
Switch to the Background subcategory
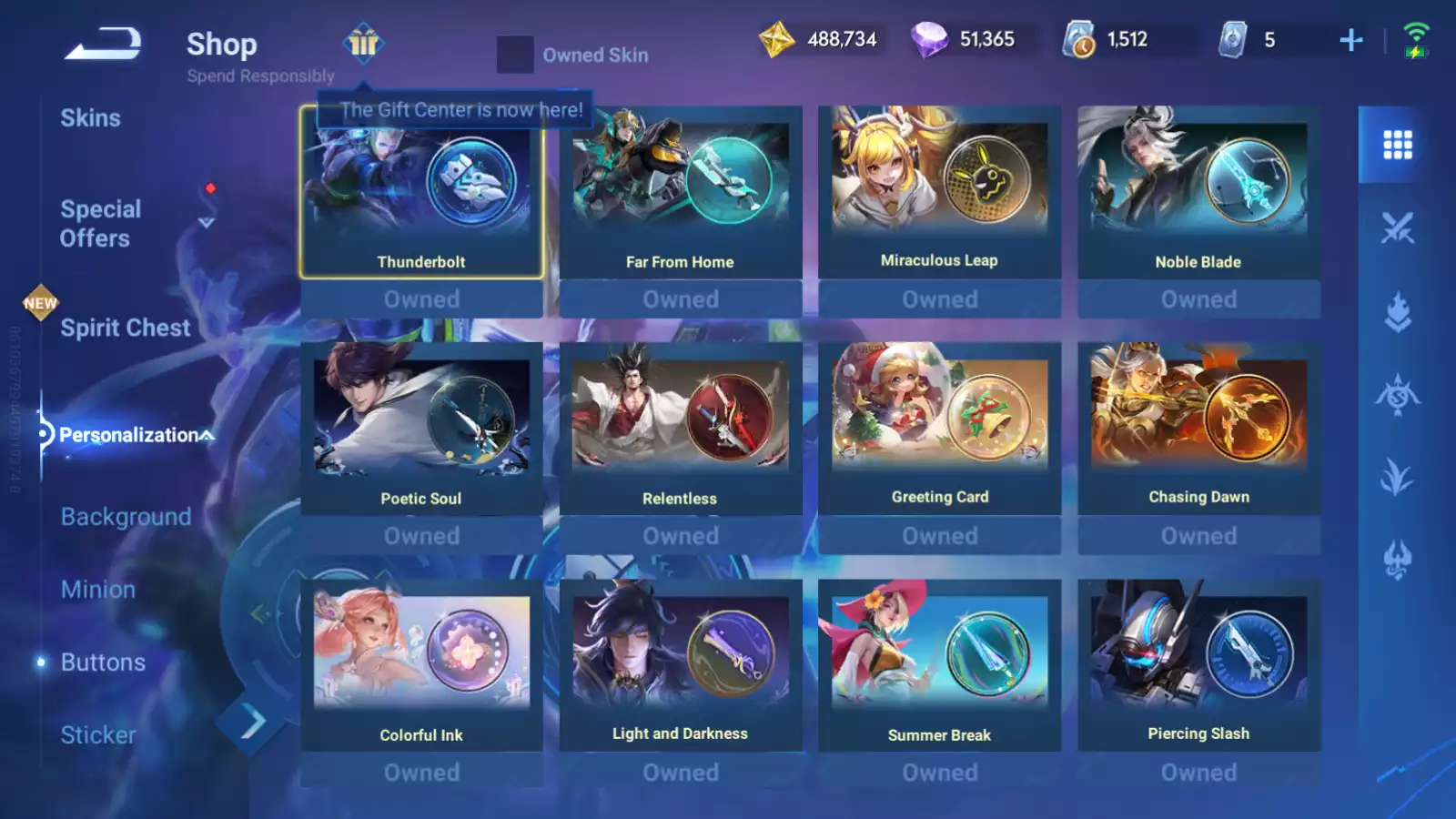pos(126,517)
